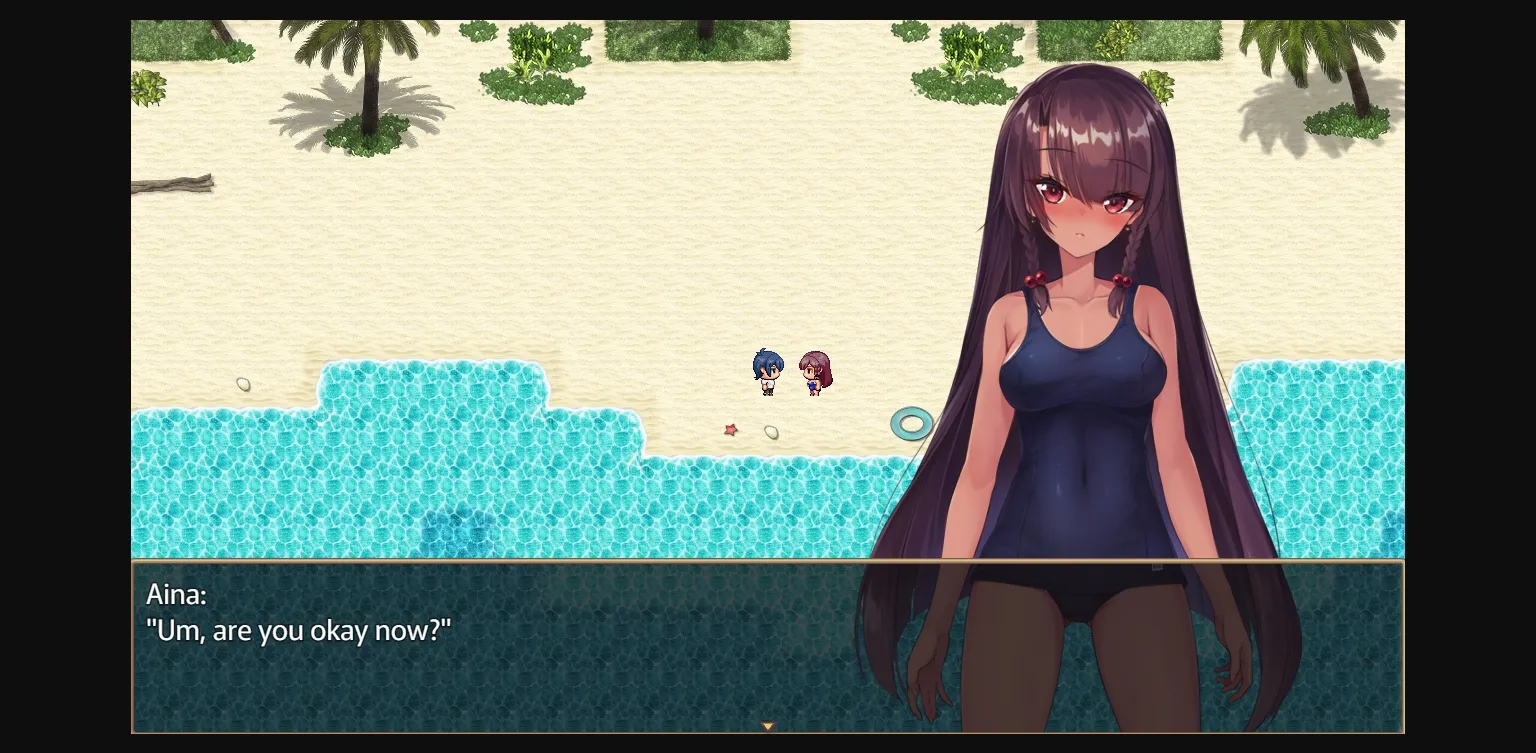Click the continue arrow below the dialogue
The image size is (1536, 753).
coord(767,725)
